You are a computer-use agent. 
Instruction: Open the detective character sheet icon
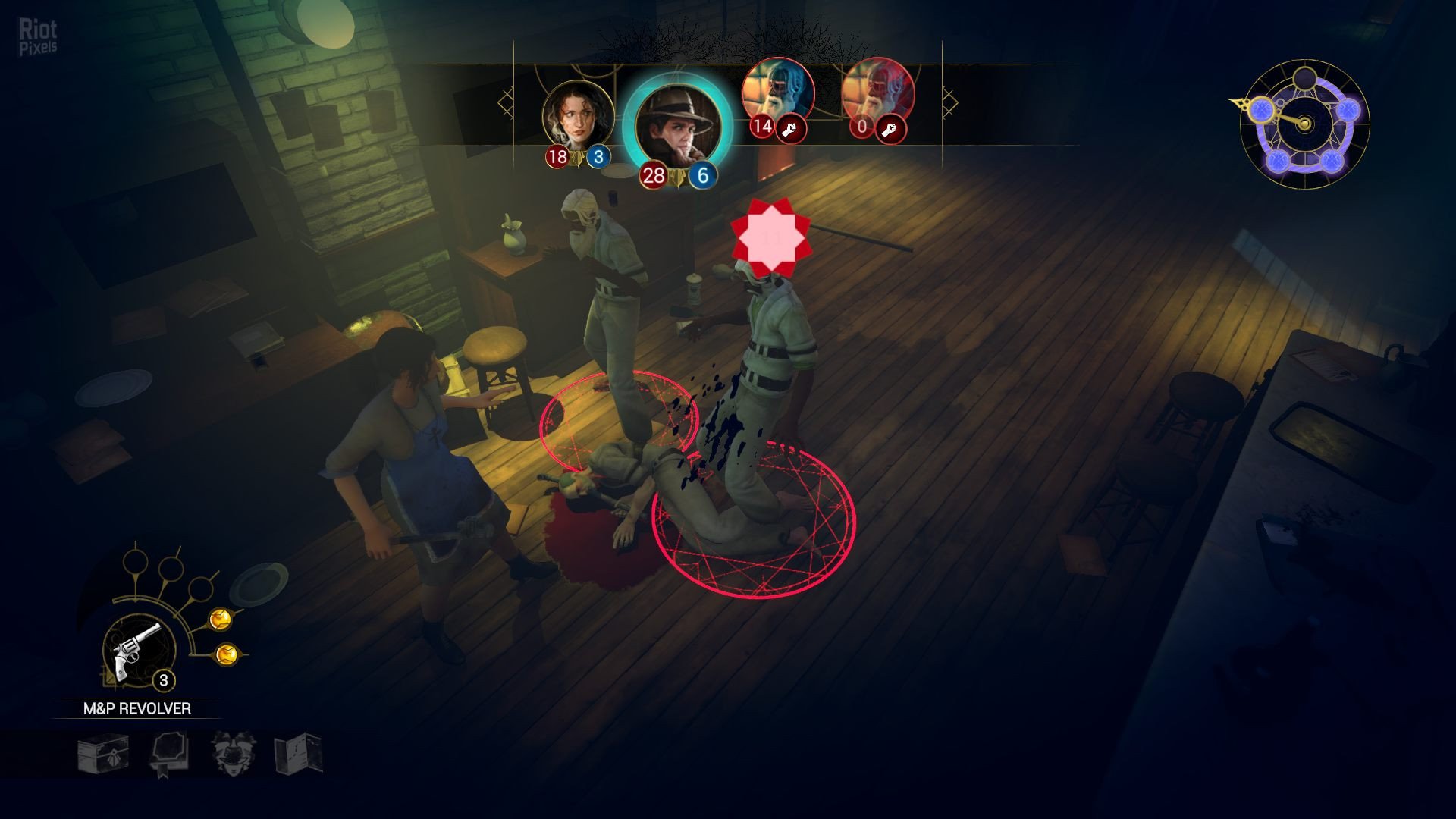tap(233, 754)
